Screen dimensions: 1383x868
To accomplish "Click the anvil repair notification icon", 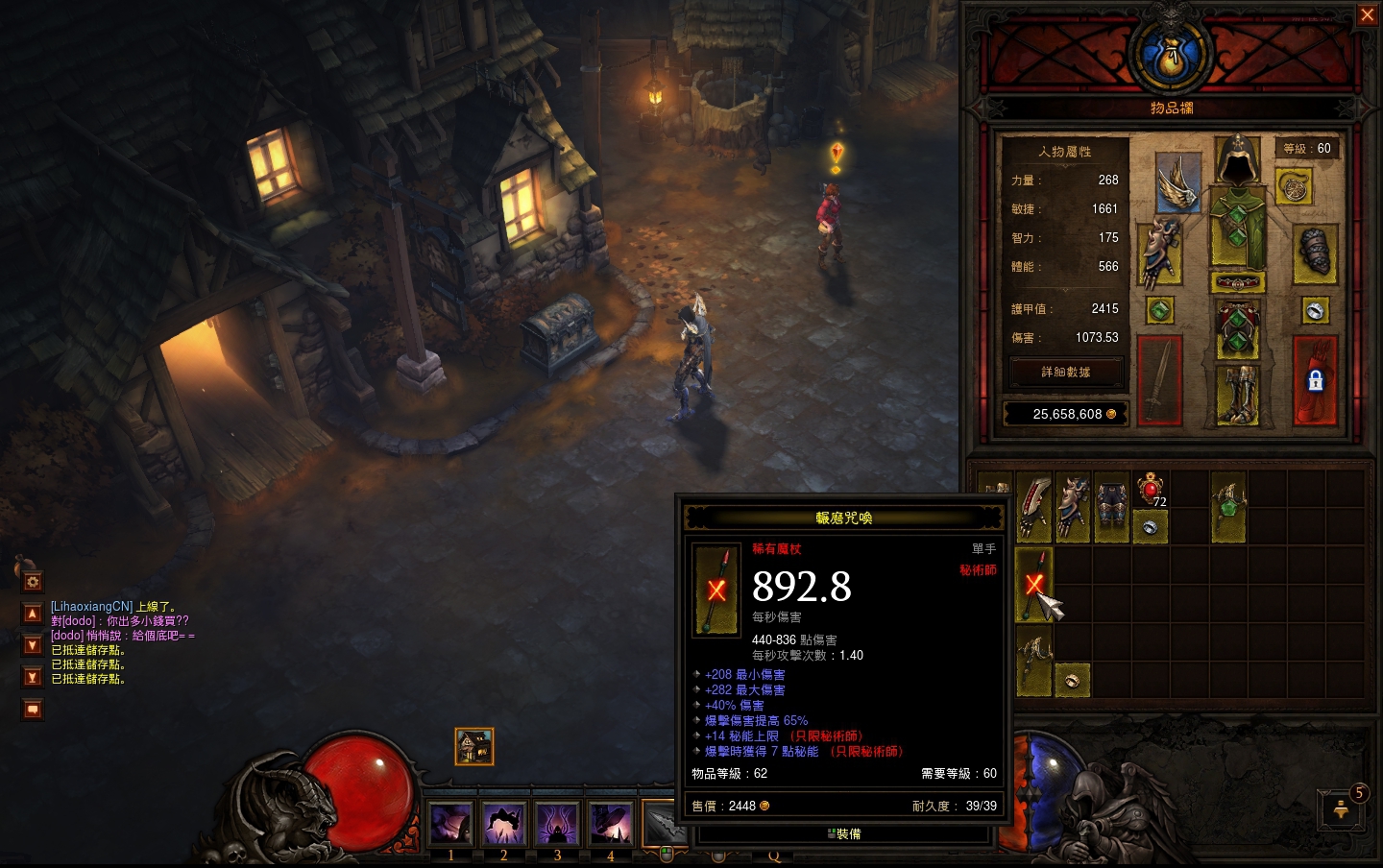I will 1341,810.
